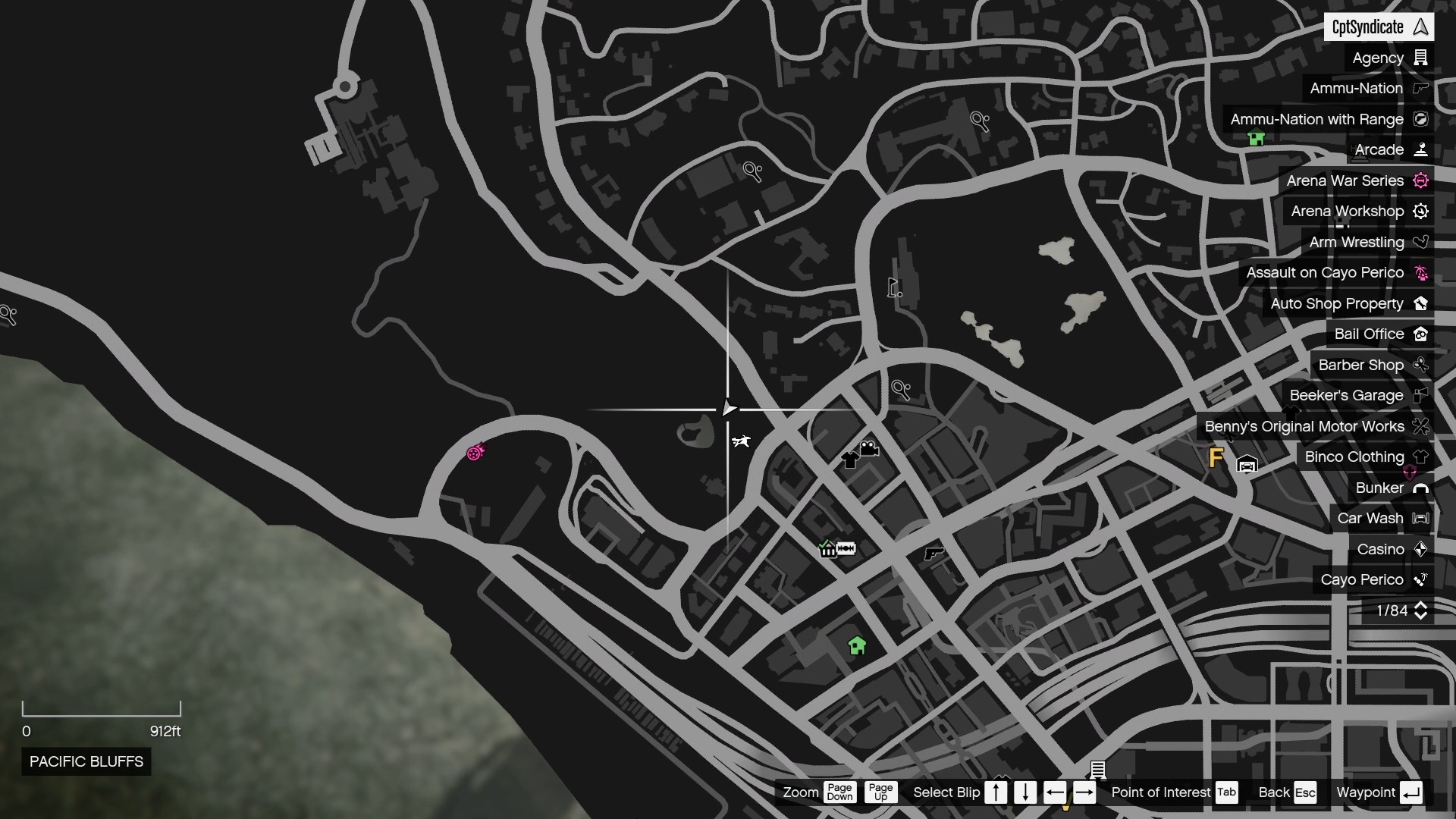Image resolution: width=1456 pixels, height=819 pixels.
Task: Choose the Arena Workshop legend entry
Action: tap(1358, 212)
